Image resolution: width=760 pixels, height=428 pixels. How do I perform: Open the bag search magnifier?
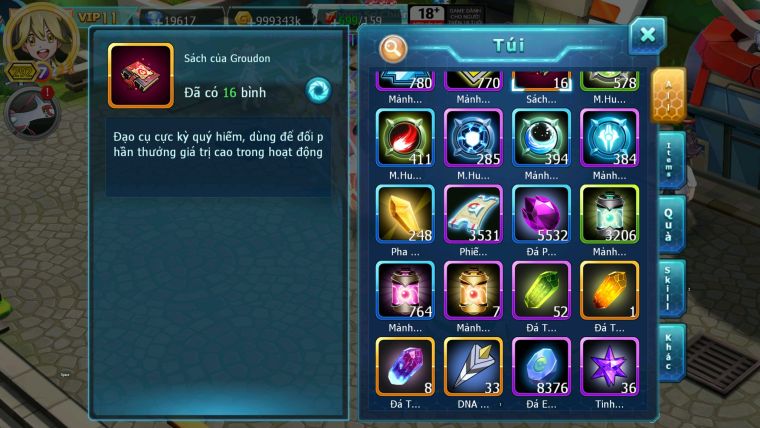tap(394, 47)
